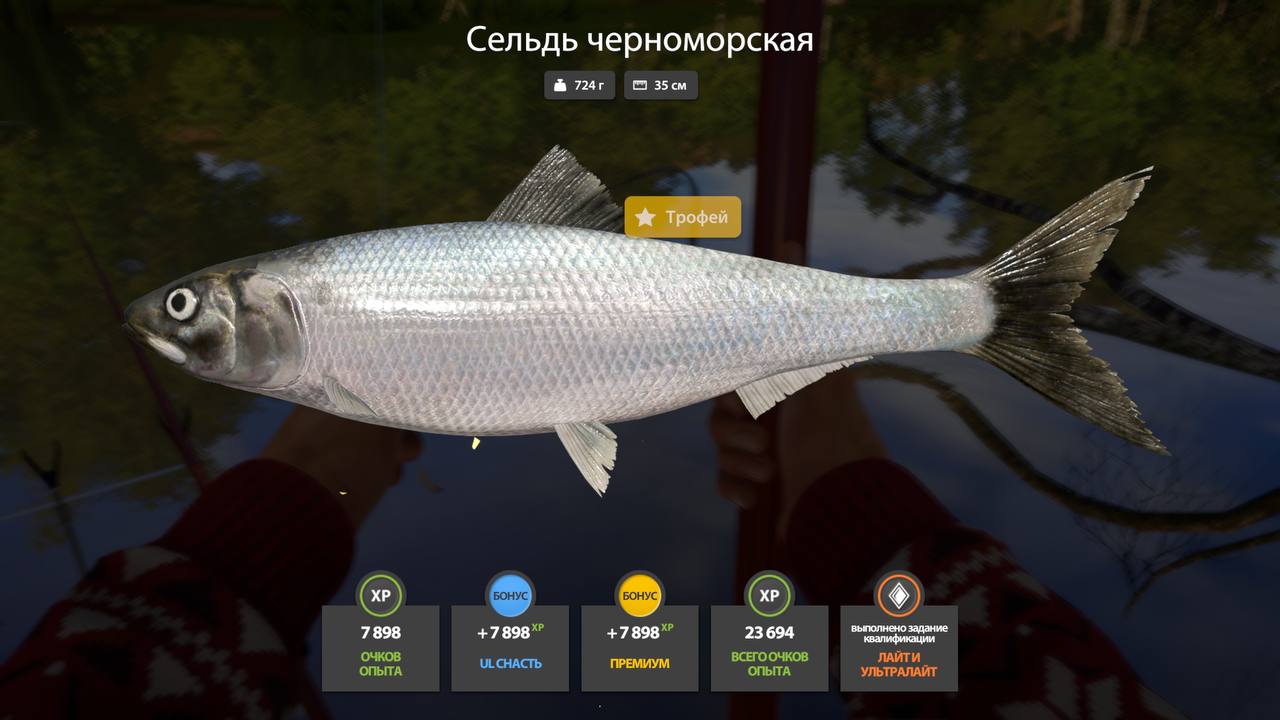The height and width of the screenshot is (720, 1280).
Task: Click the green XP medallion above 7 898
Action: [380, 595]
